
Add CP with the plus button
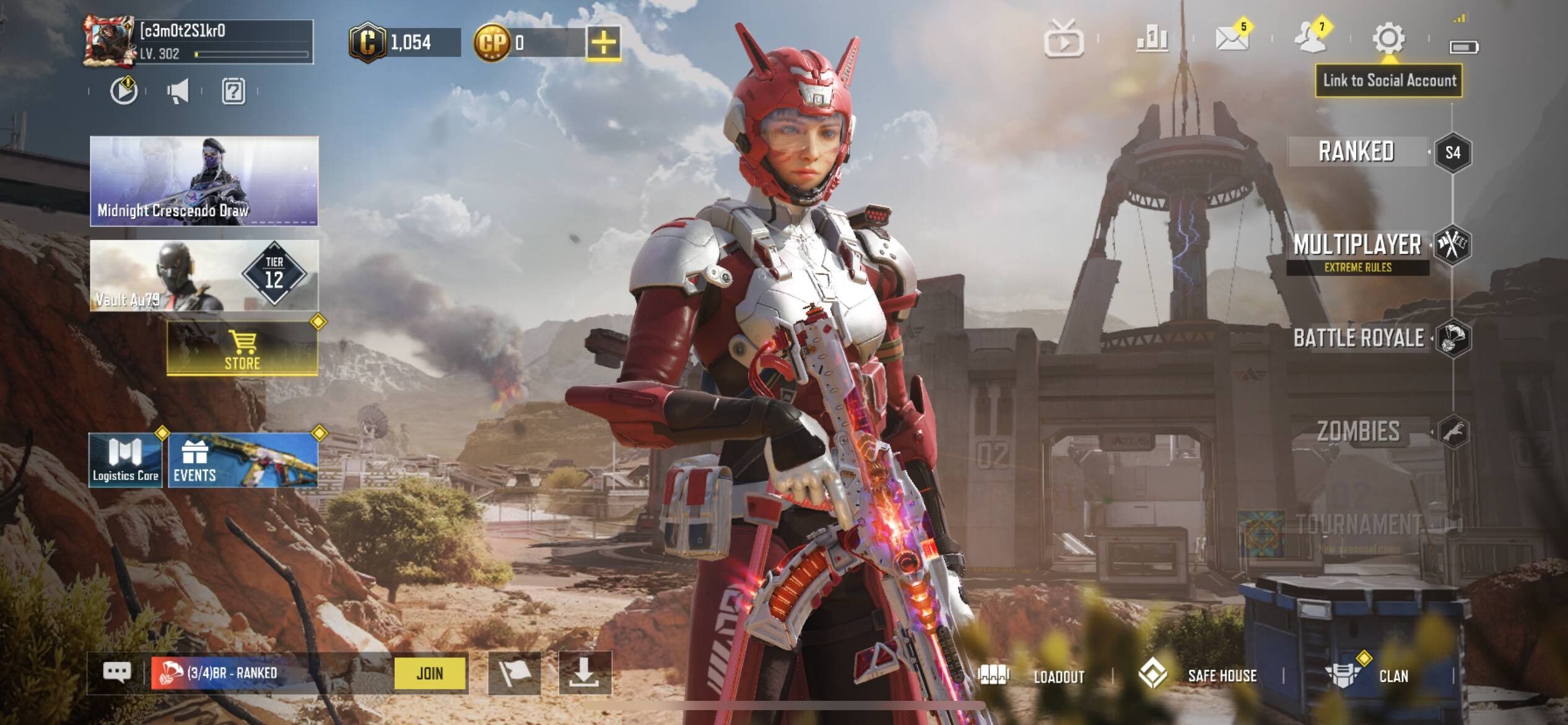(604, 42)
